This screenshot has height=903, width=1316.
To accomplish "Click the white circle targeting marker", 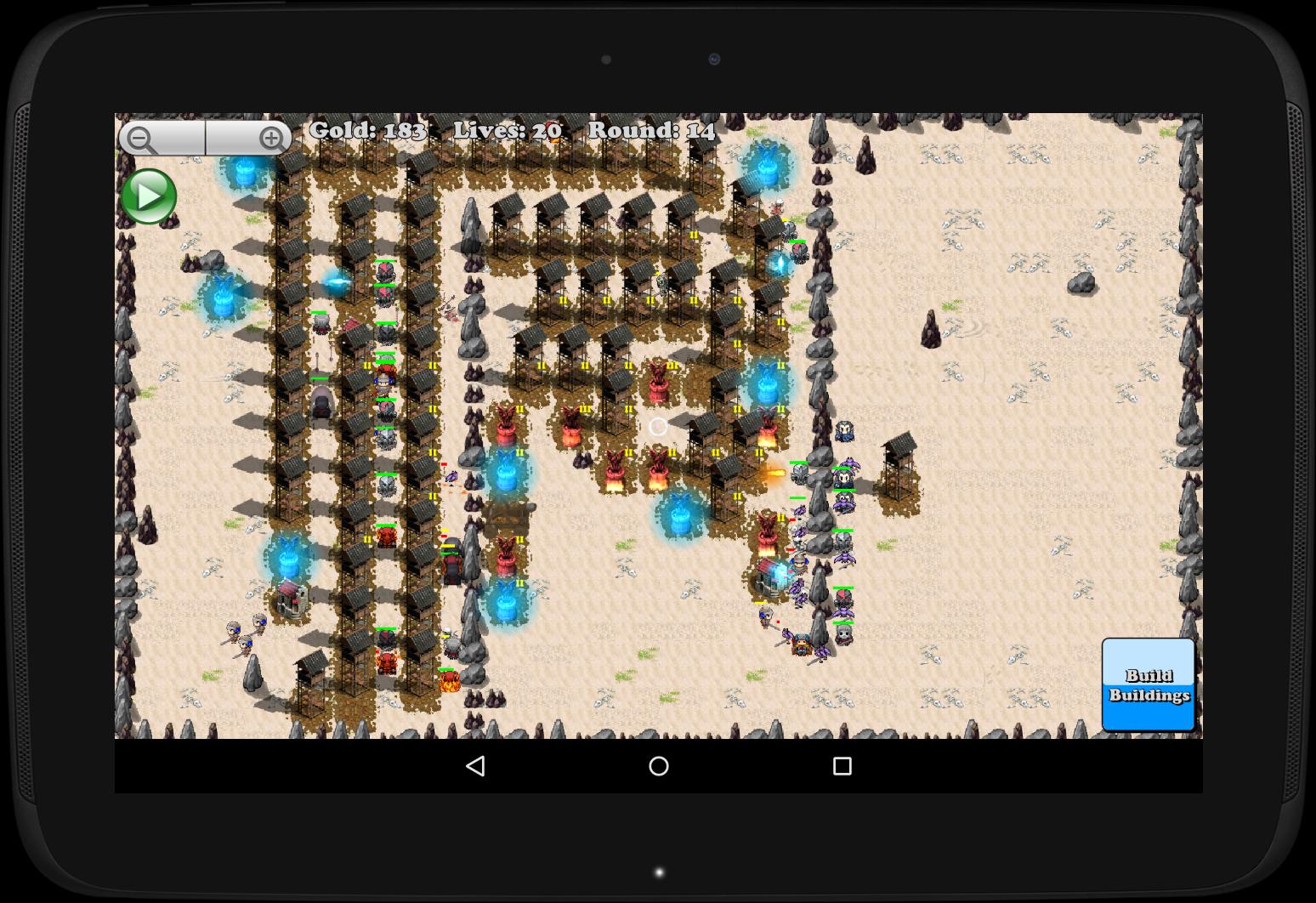I will 659,426.
